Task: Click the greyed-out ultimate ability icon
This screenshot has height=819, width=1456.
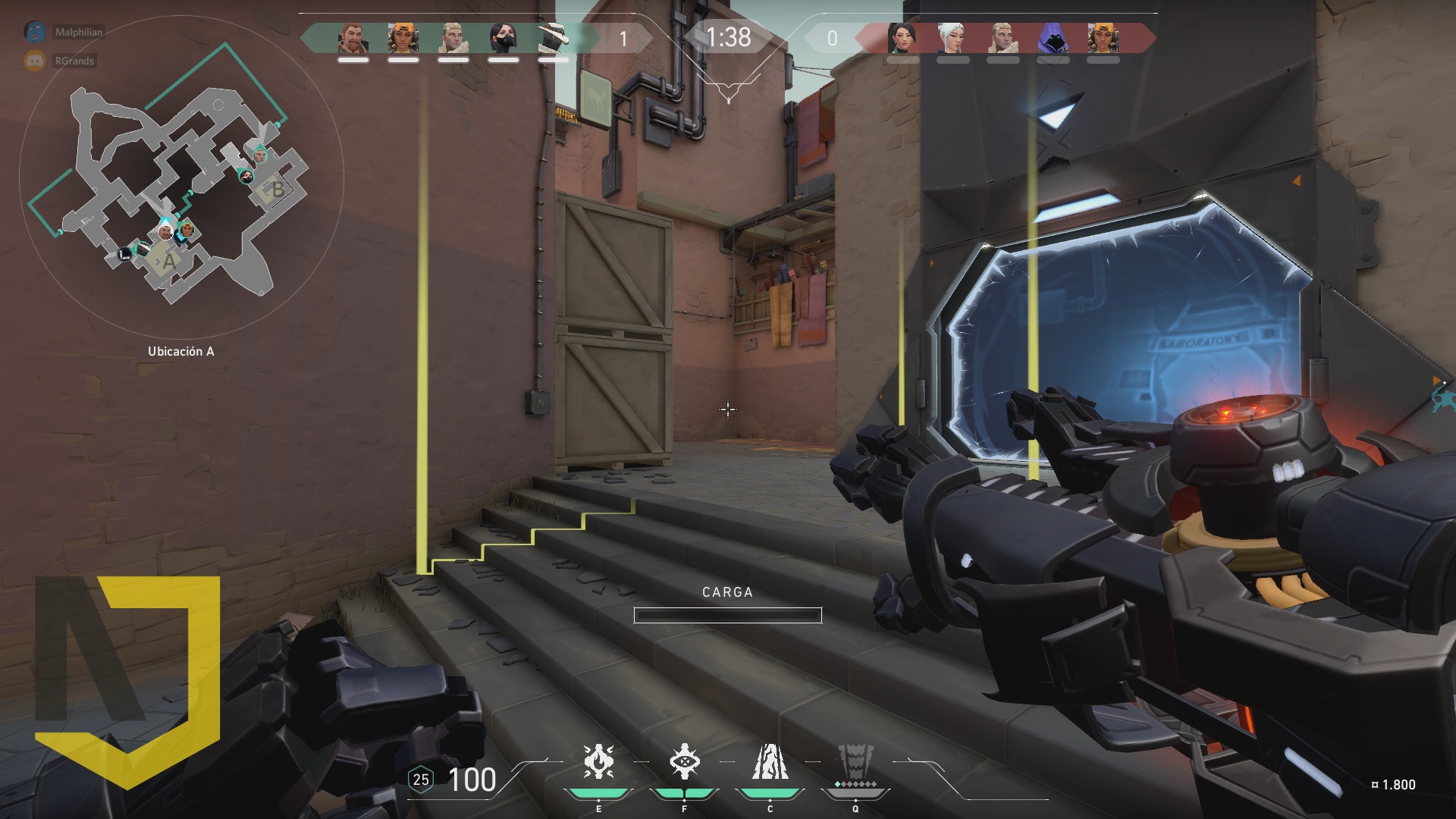Action: [855, 762]
